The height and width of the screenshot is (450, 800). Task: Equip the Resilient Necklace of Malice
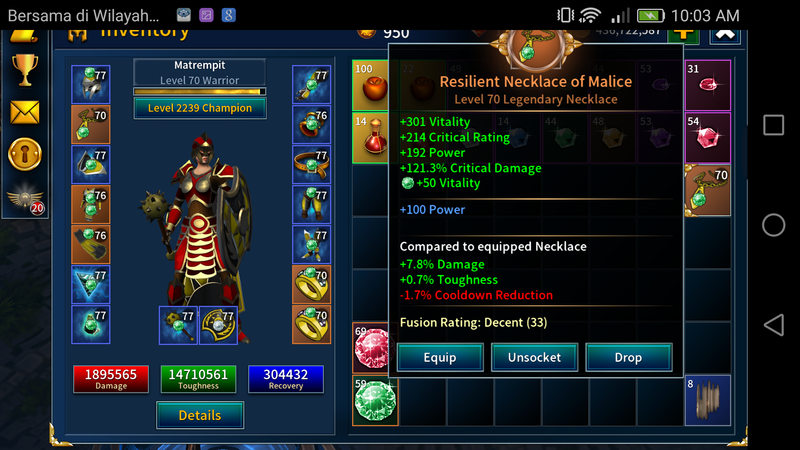pyautogui.click(x=440, y=357)
